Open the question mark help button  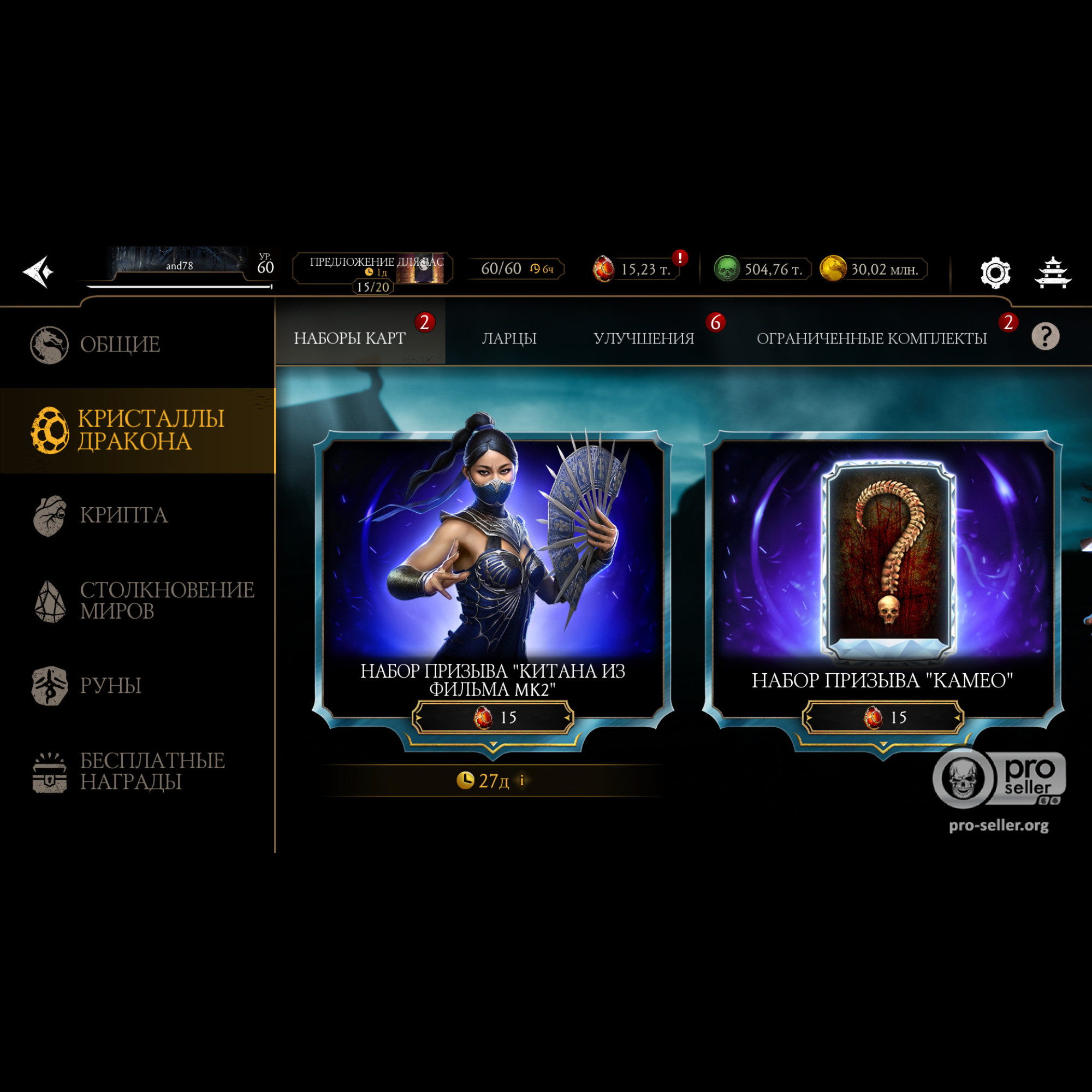(1045, 337)
